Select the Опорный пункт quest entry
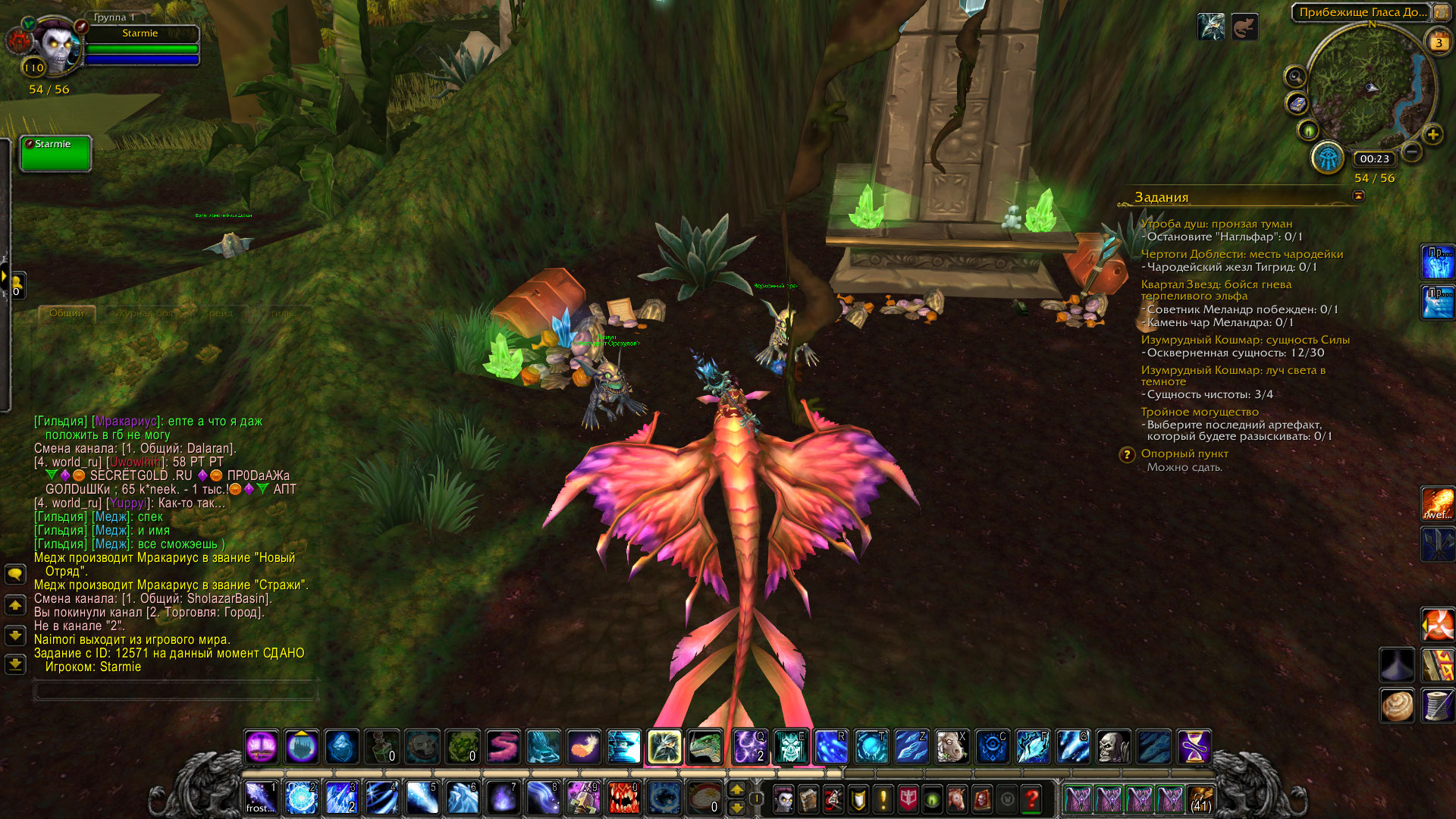This screenshot has width=1456, height=819. (x=1184, y=453)
